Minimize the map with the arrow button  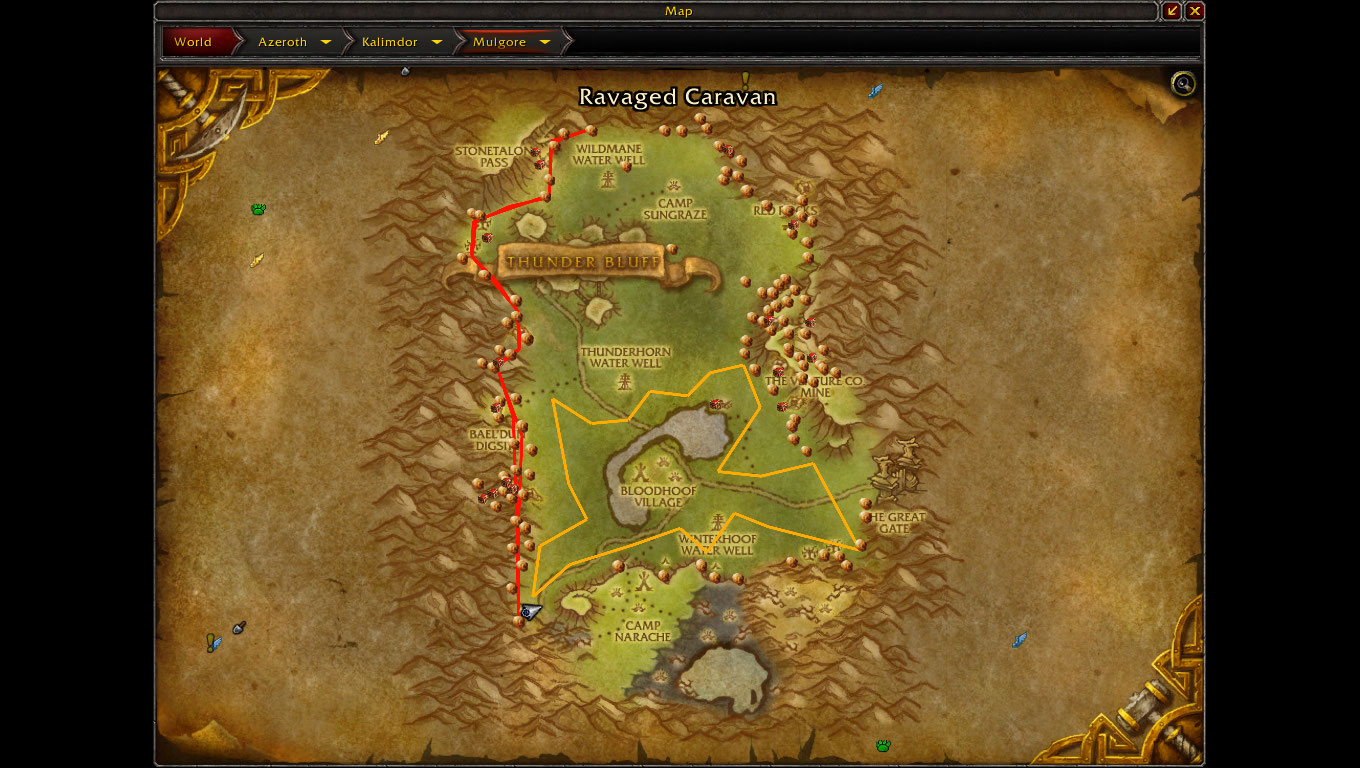click(1172, 11)
